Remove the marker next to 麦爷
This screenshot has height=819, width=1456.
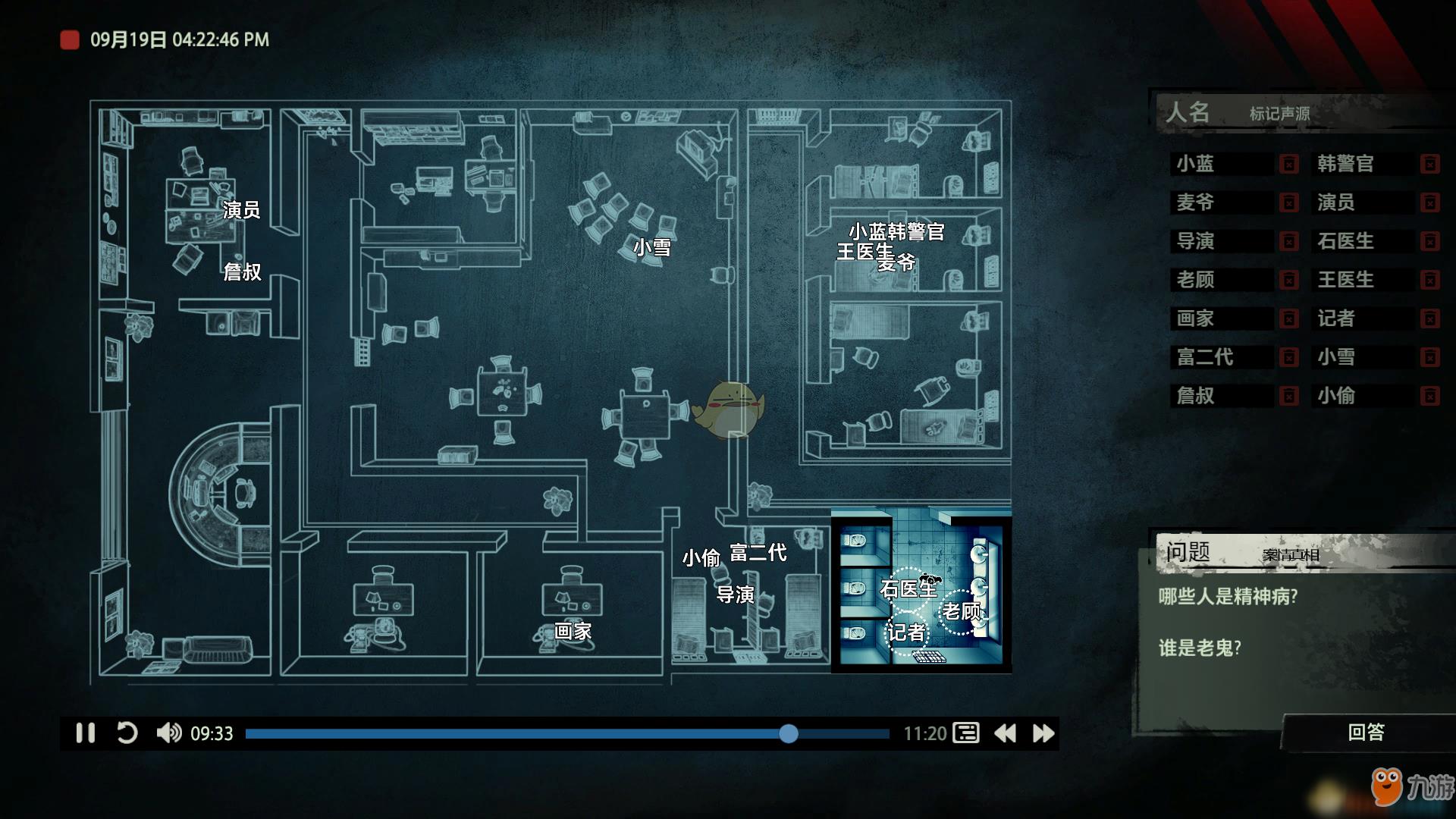click(x=1288, y=202)
